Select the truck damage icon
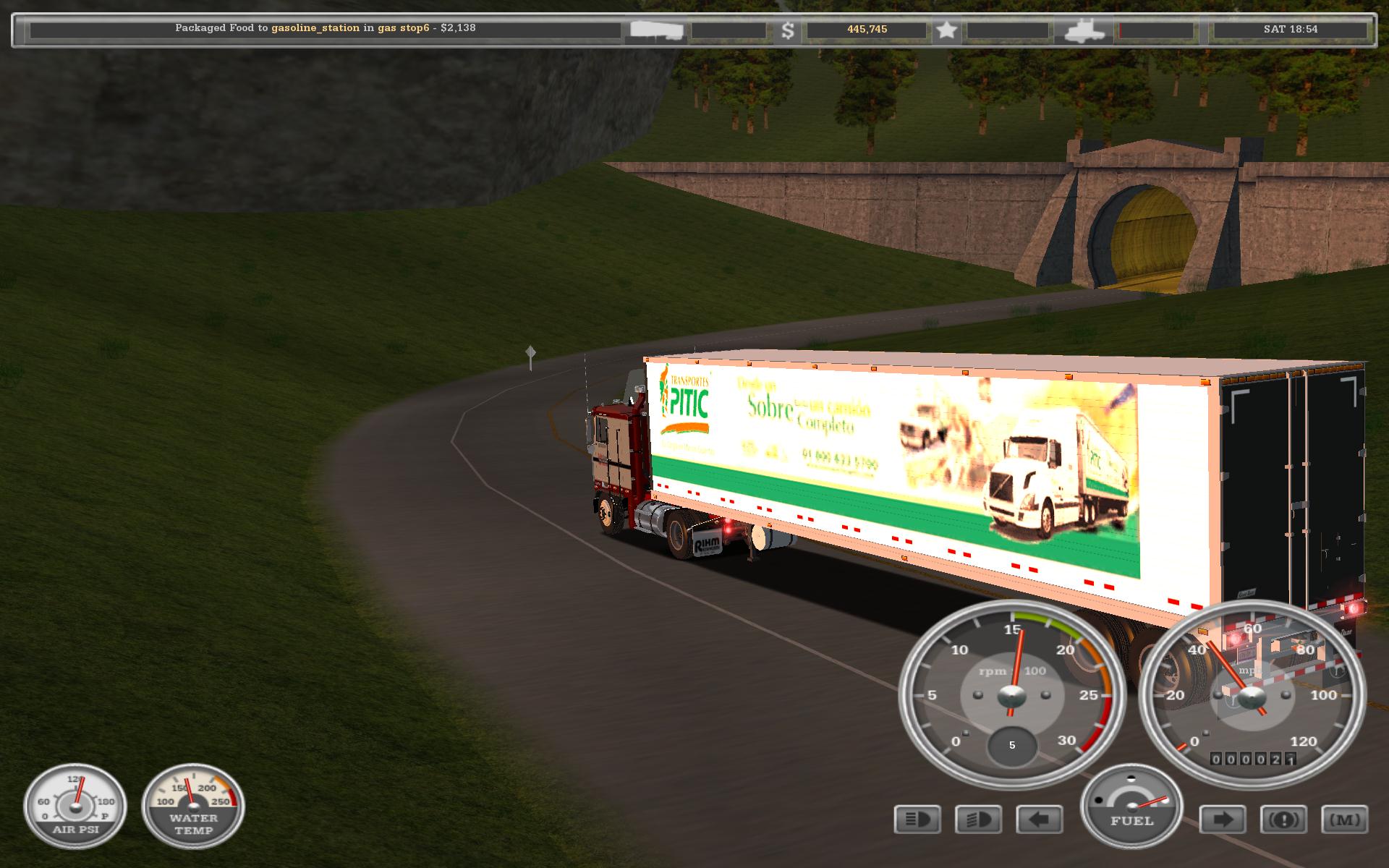The height and width of the screenshot is (868, 1389). [x=1084, y=30]
